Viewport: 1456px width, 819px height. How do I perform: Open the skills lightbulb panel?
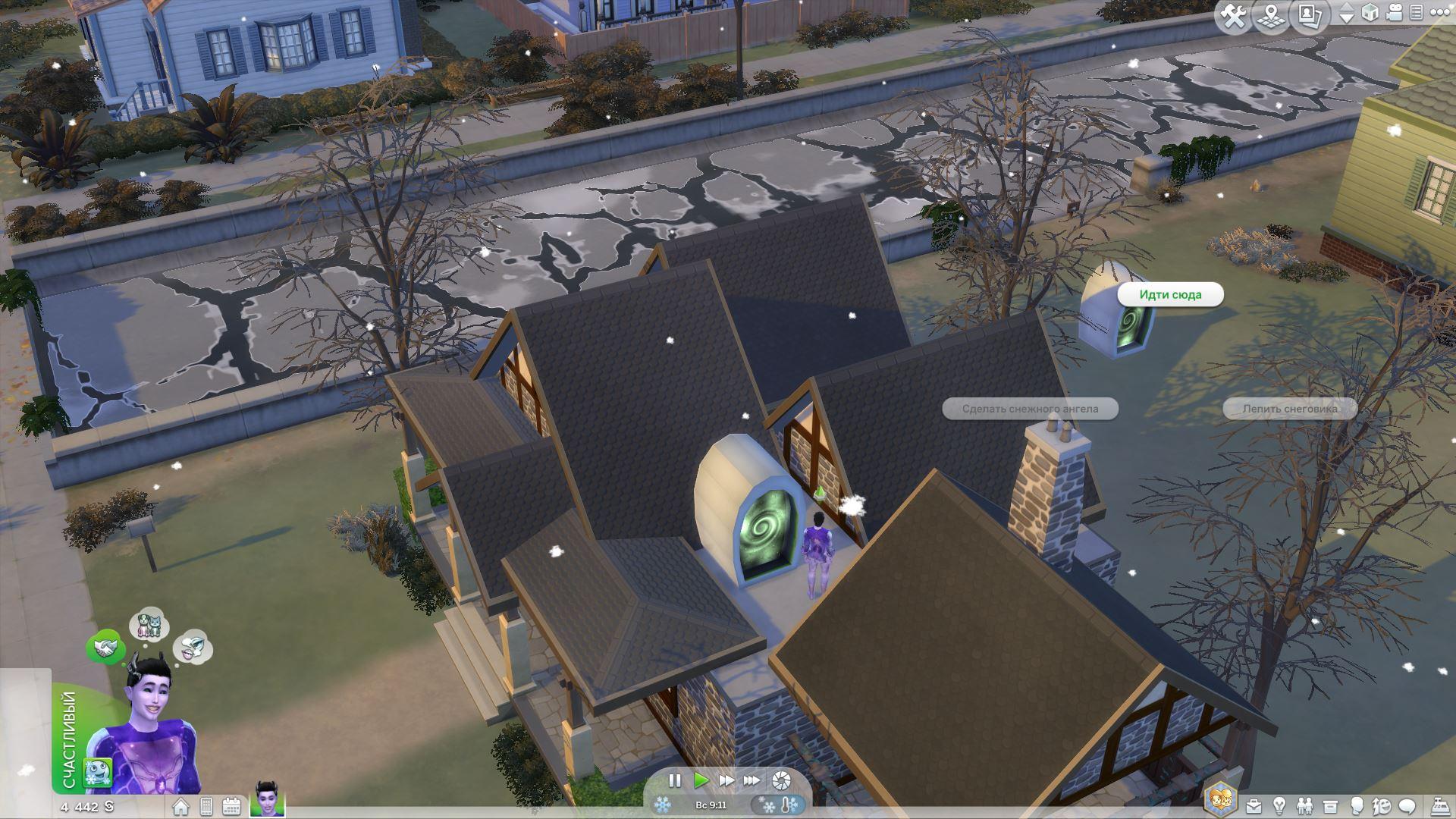pos(1279,806)
